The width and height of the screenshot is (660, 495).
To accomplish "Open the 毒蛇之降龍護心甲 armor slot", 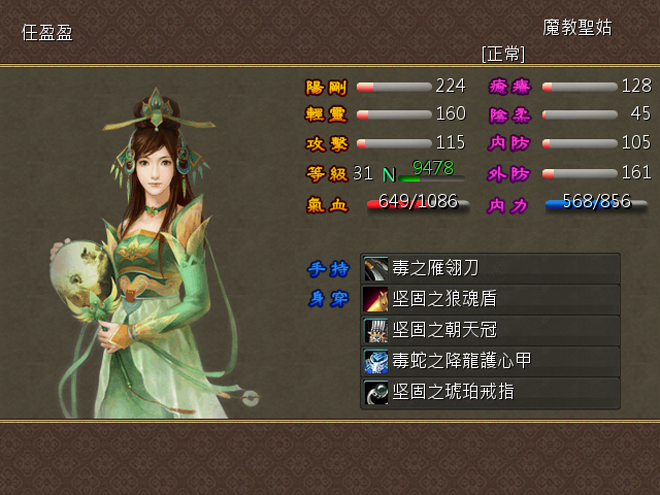I will click(490, 361).
